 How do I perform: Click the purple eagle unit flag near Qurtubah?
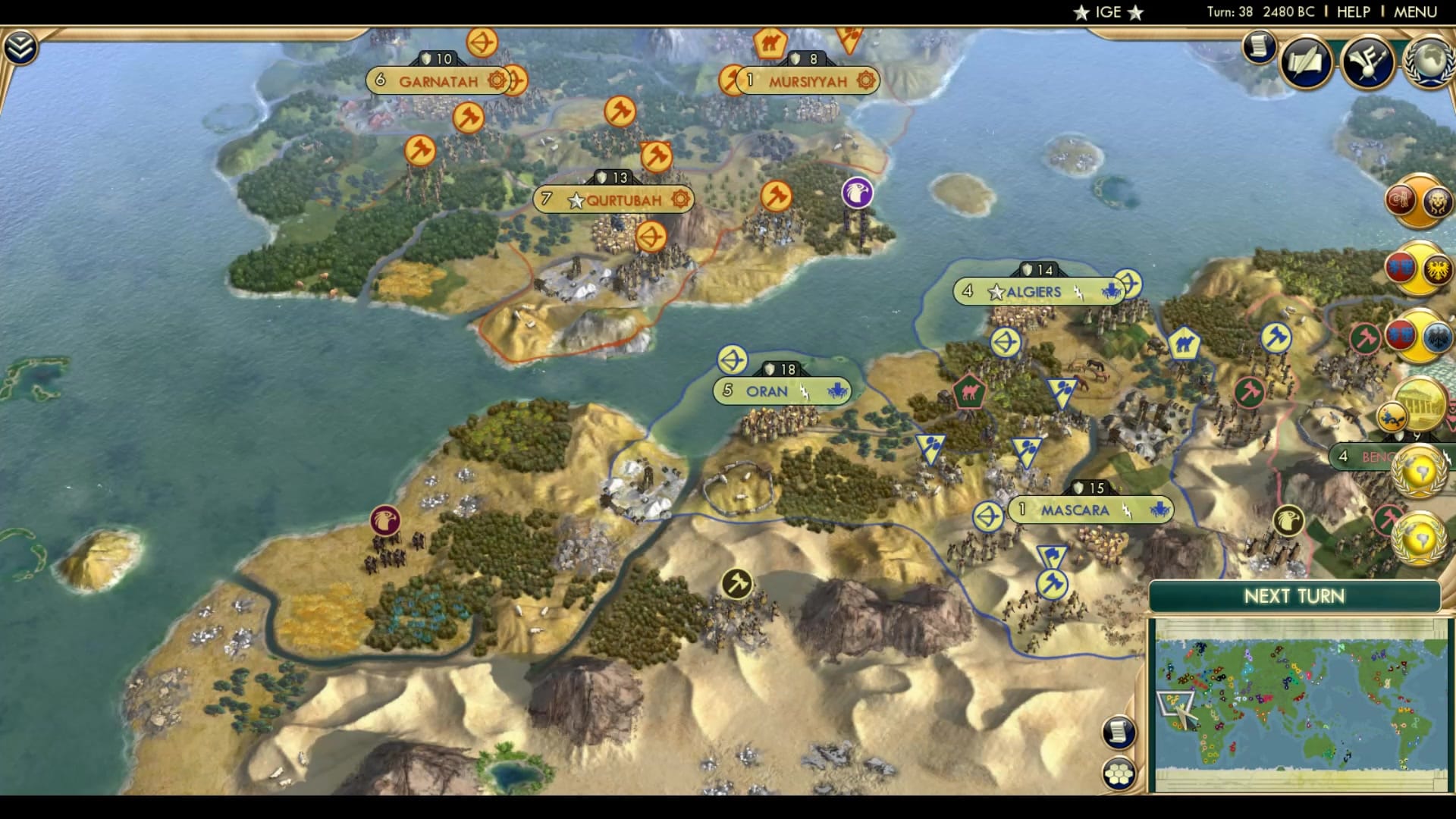click(x=858, y=193)
